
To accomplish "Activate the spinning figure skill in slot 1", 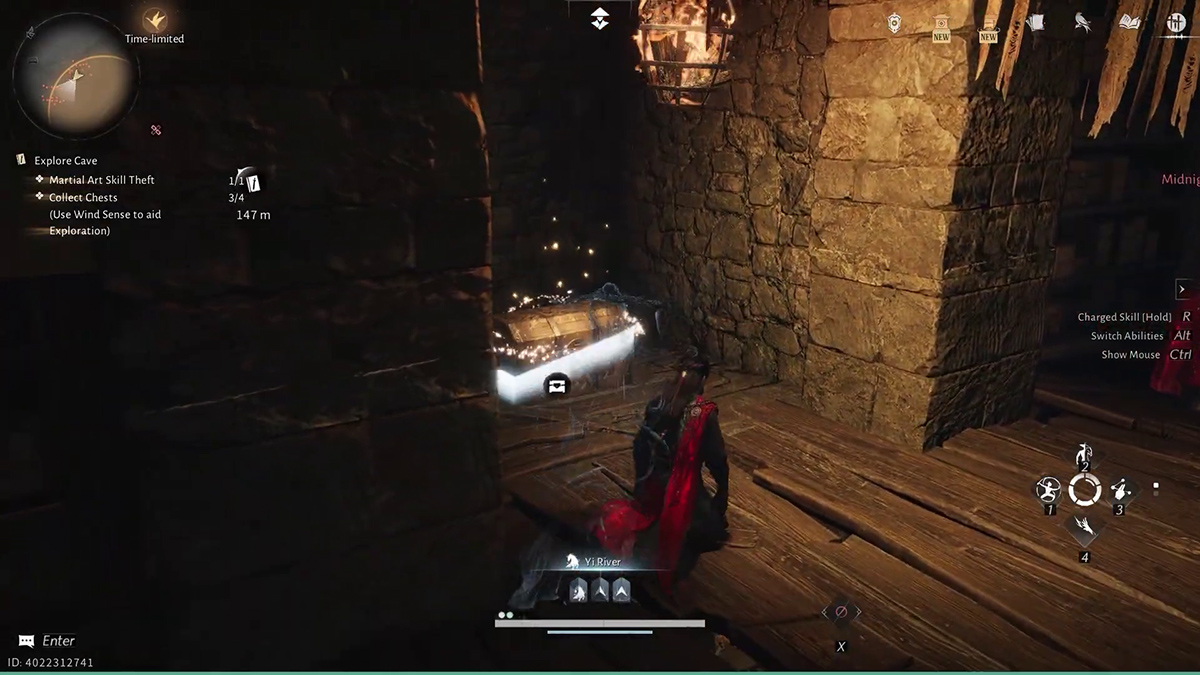I will pyautogui.click(x=1048, y=490).
